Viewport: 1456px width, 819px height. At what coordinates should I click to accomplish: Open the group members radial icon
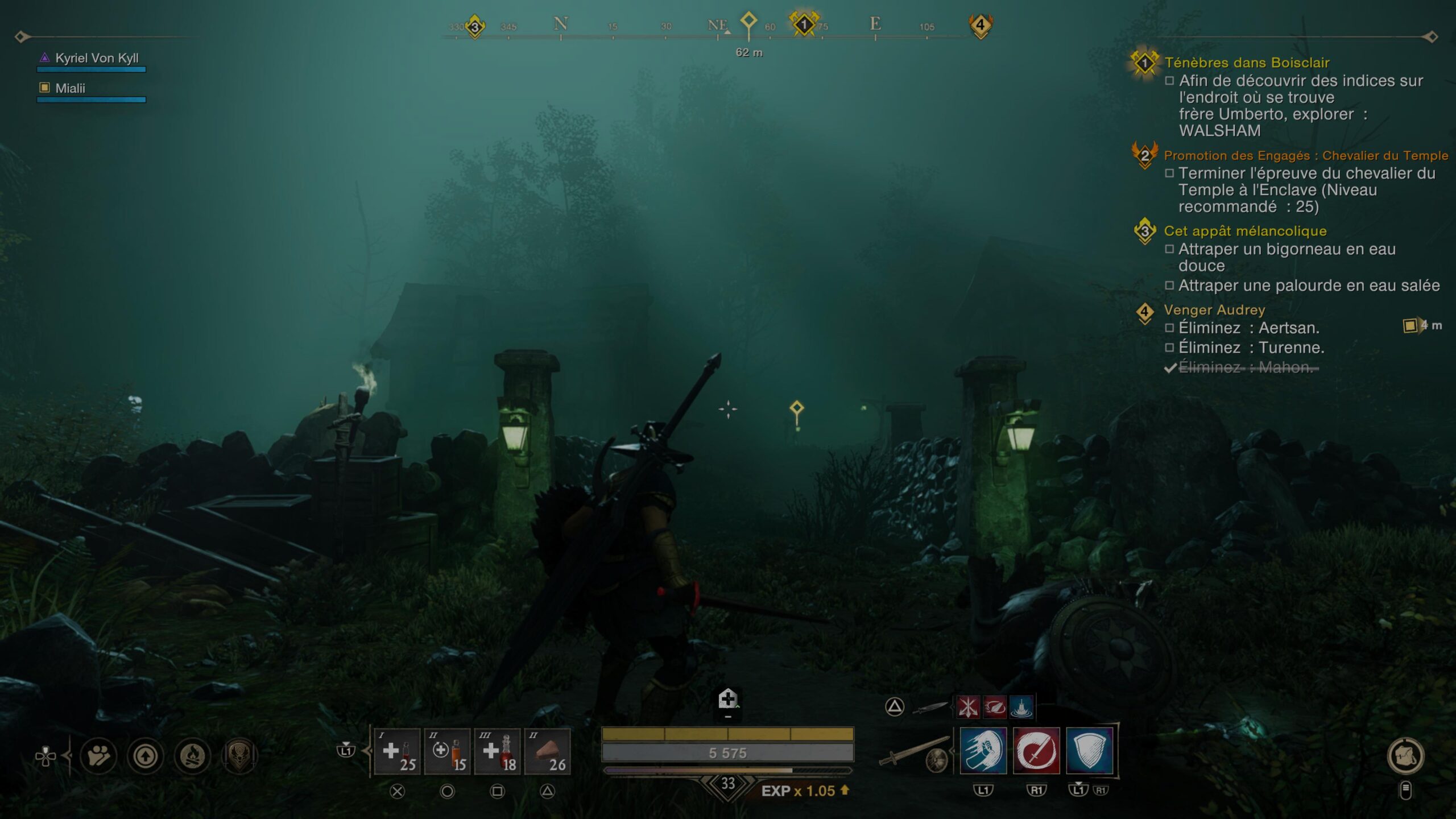98,756
